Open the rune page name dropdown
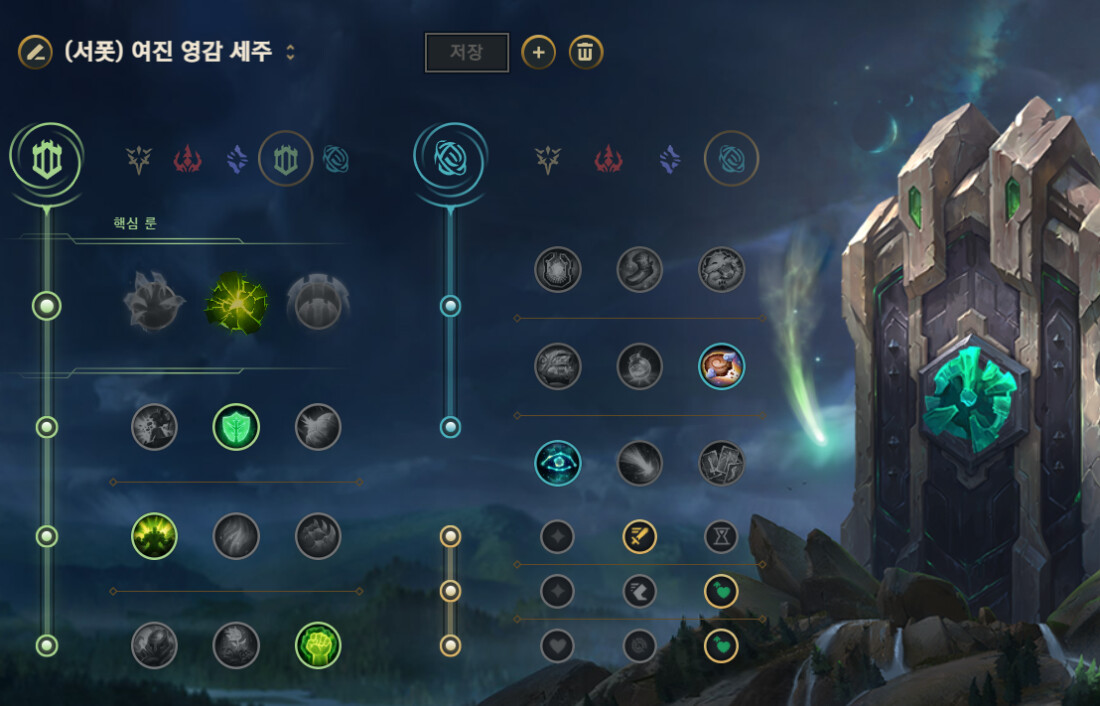Screen dimensions: 1100x706 pos(291,53)
